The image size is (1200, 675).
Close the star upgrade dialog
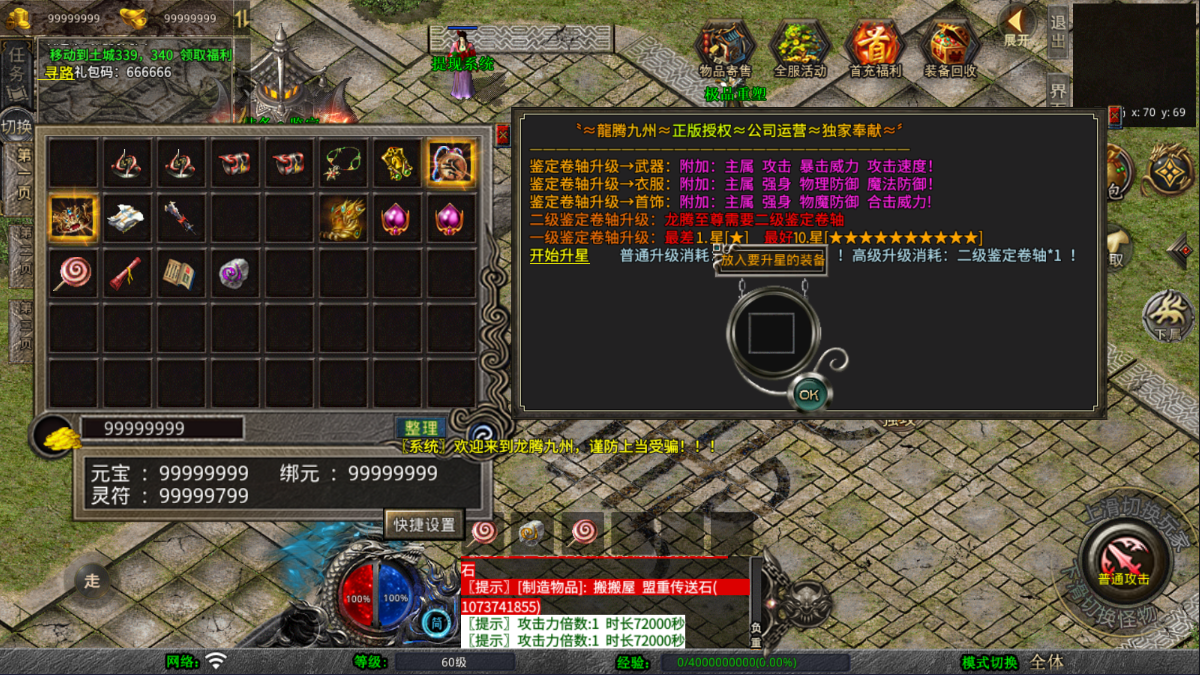(x=1114, y=116)
